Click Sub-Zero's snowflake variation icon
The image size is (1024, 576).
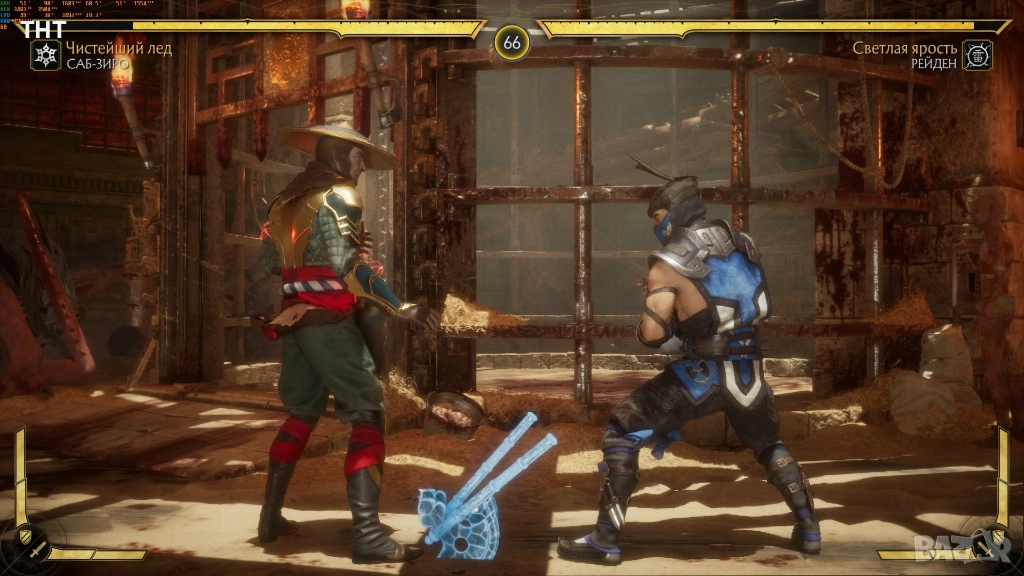pos(46,55)
